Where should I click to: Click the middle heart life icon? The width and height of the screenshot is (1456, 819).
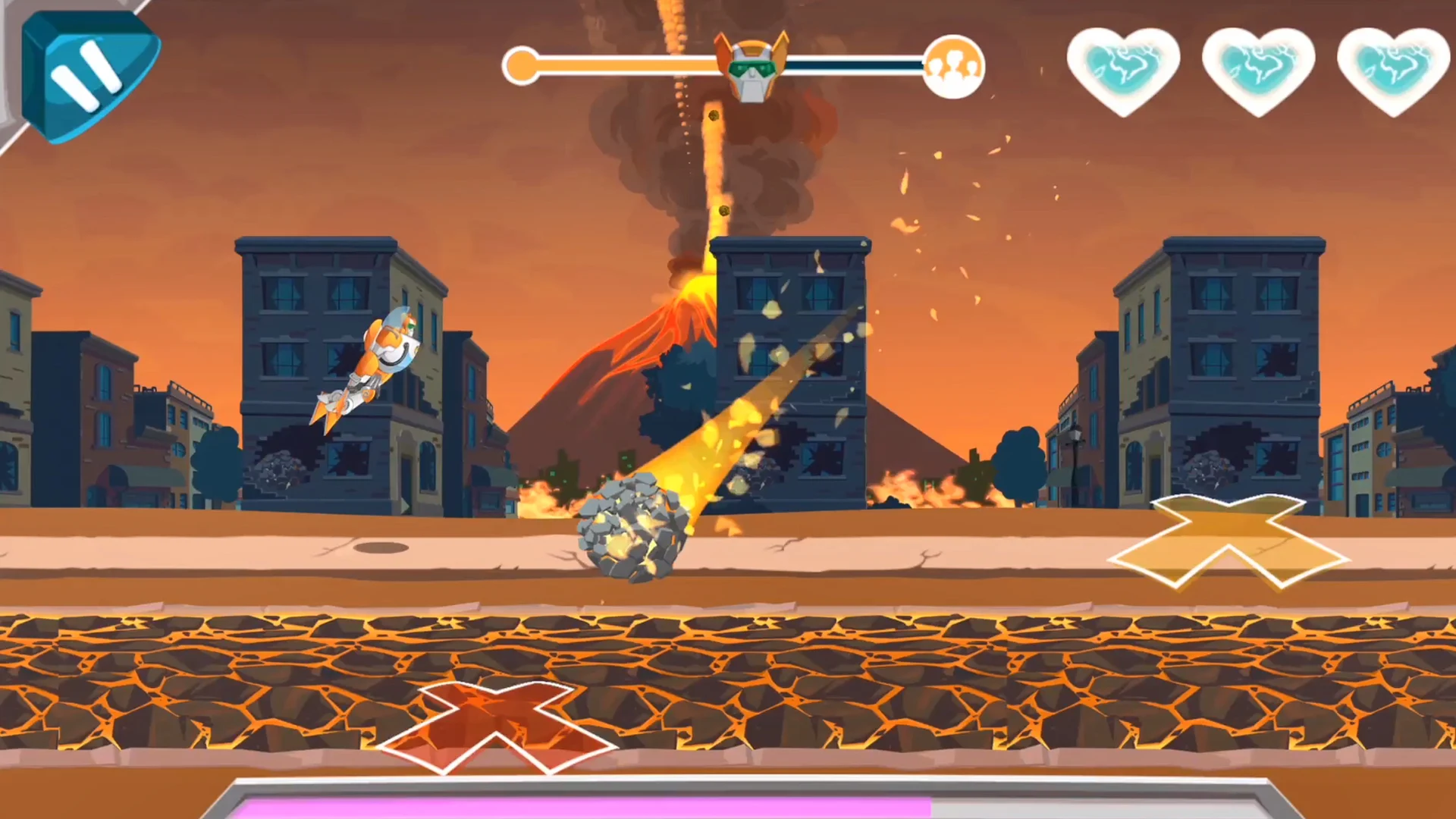point(1257,72)
